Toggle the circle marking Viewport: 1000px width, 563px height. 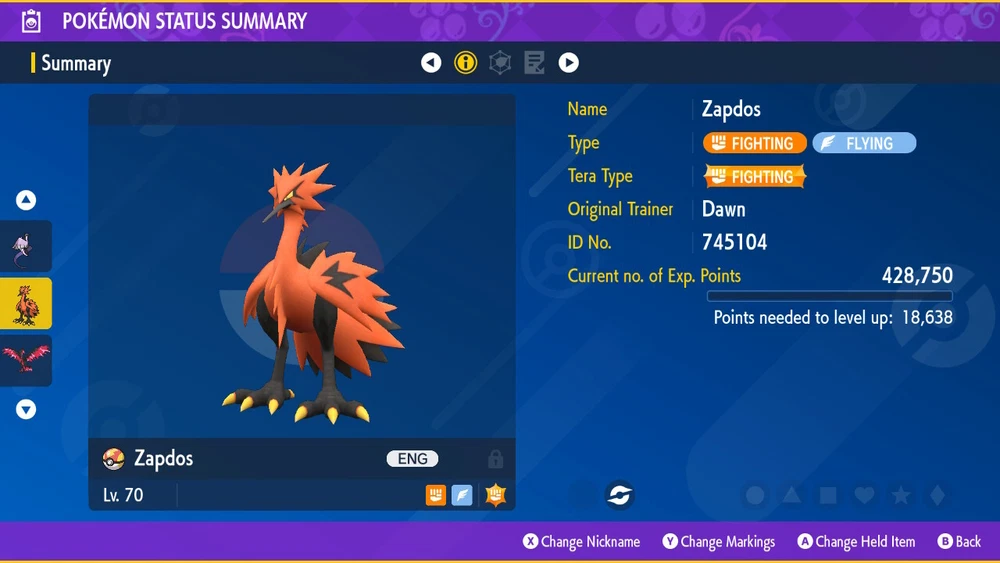pyautogui.click(x=755, y=496)
